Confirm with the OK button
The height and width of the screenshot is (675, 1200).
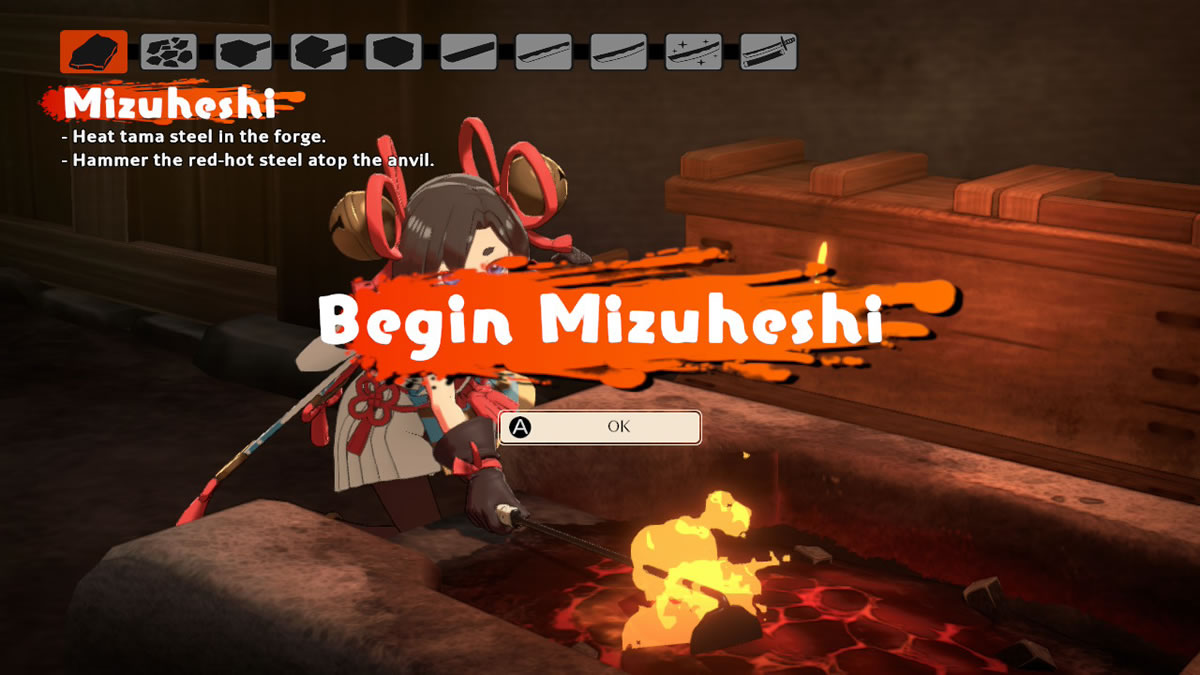(x=600, y=427)
